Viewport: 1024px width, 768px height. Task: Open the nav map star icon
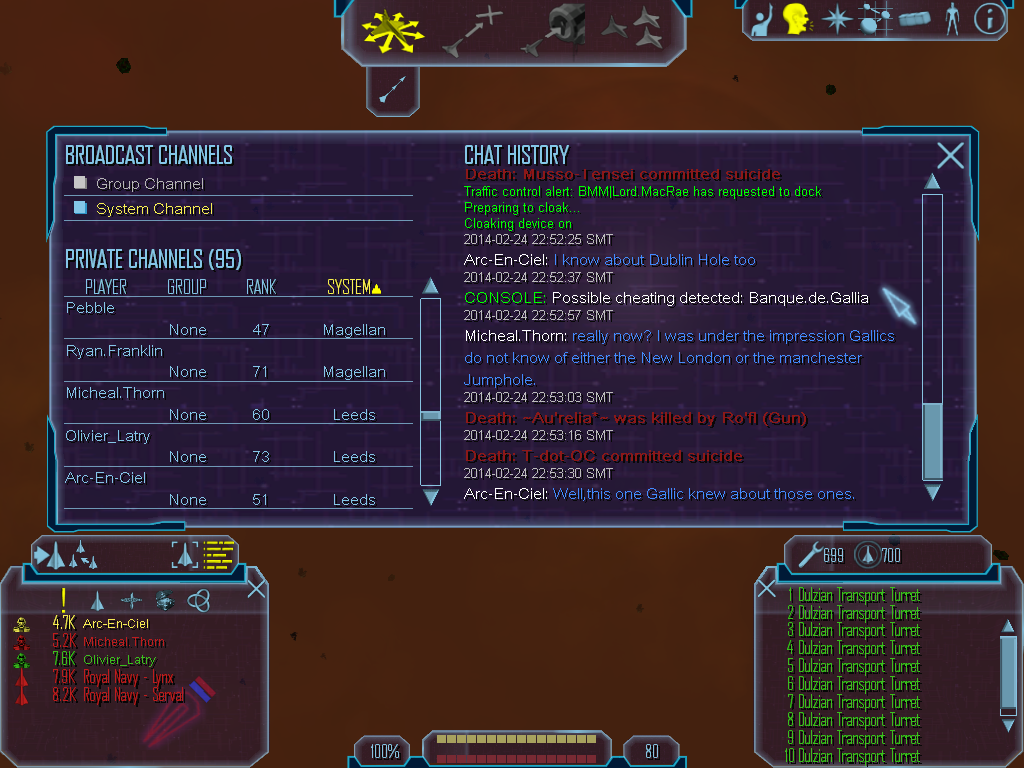pyautogui.click(x=835, y=19)
